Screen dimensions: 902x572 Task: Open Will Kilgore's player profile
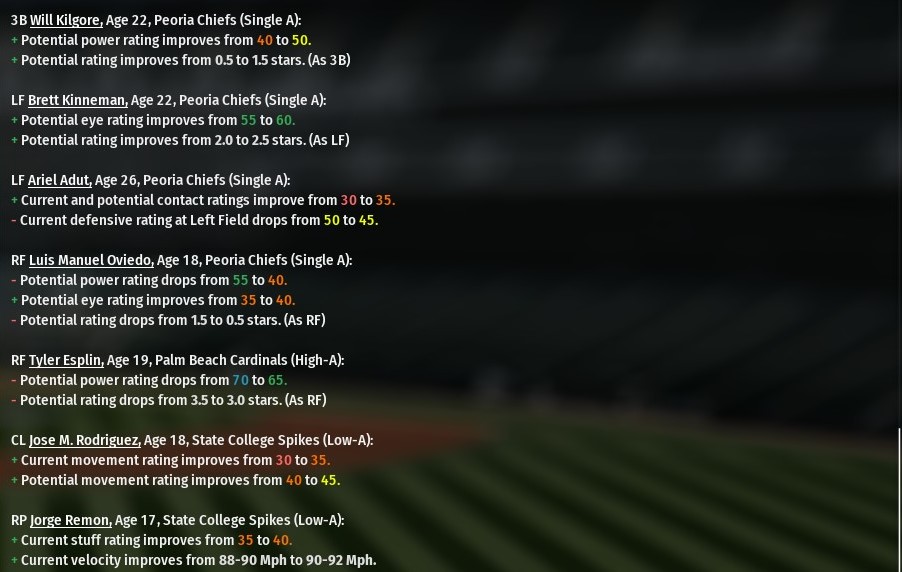point(66,20)
